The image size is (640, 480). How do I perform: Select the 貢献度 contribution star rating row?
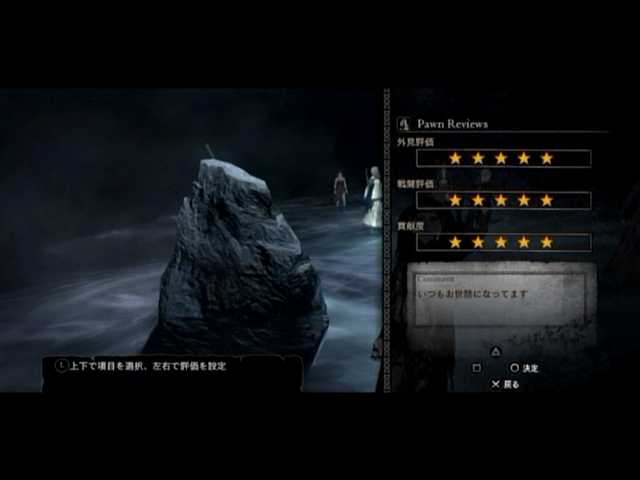(x=503, y=242)
